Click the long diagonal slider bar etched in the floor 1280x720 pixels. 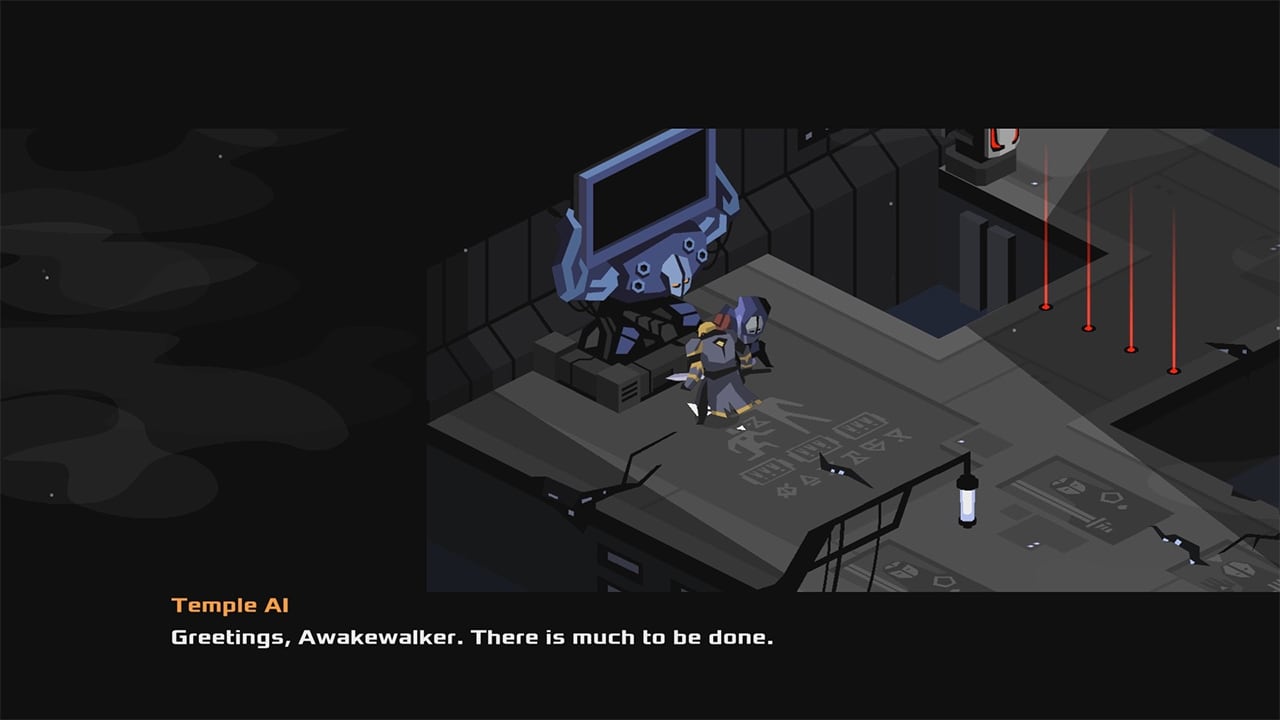tap(1053, 504)
